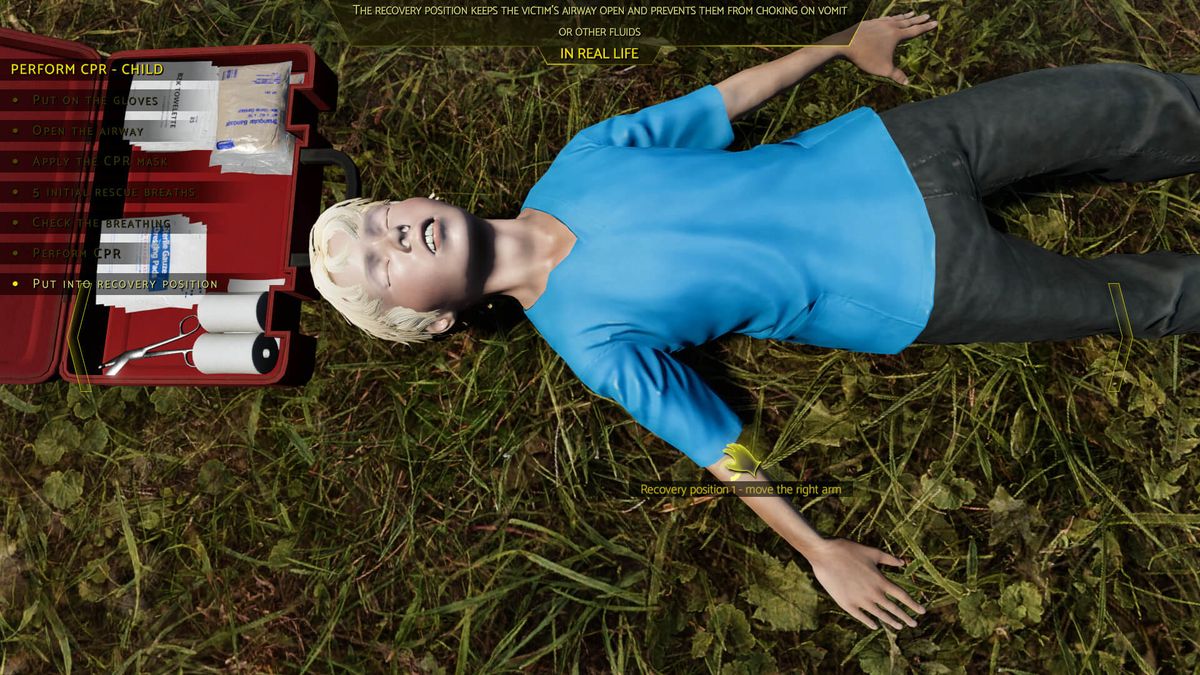Click the right chevron arrow
Image resolution: width=1200 pixels, height=675 pixels.
1122,338
